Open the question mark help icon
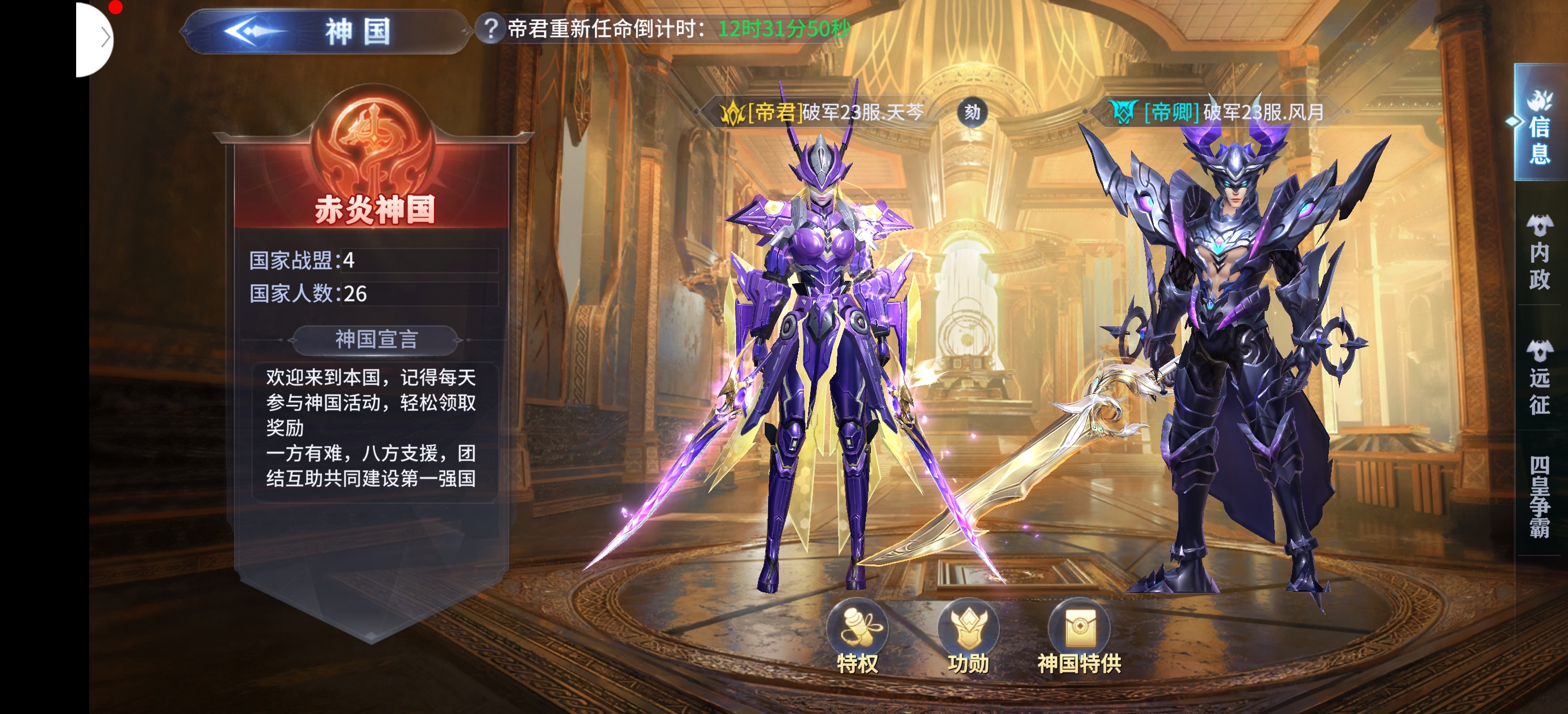Viewport: 1568px width, 714px height. click(x=489, y=28)
